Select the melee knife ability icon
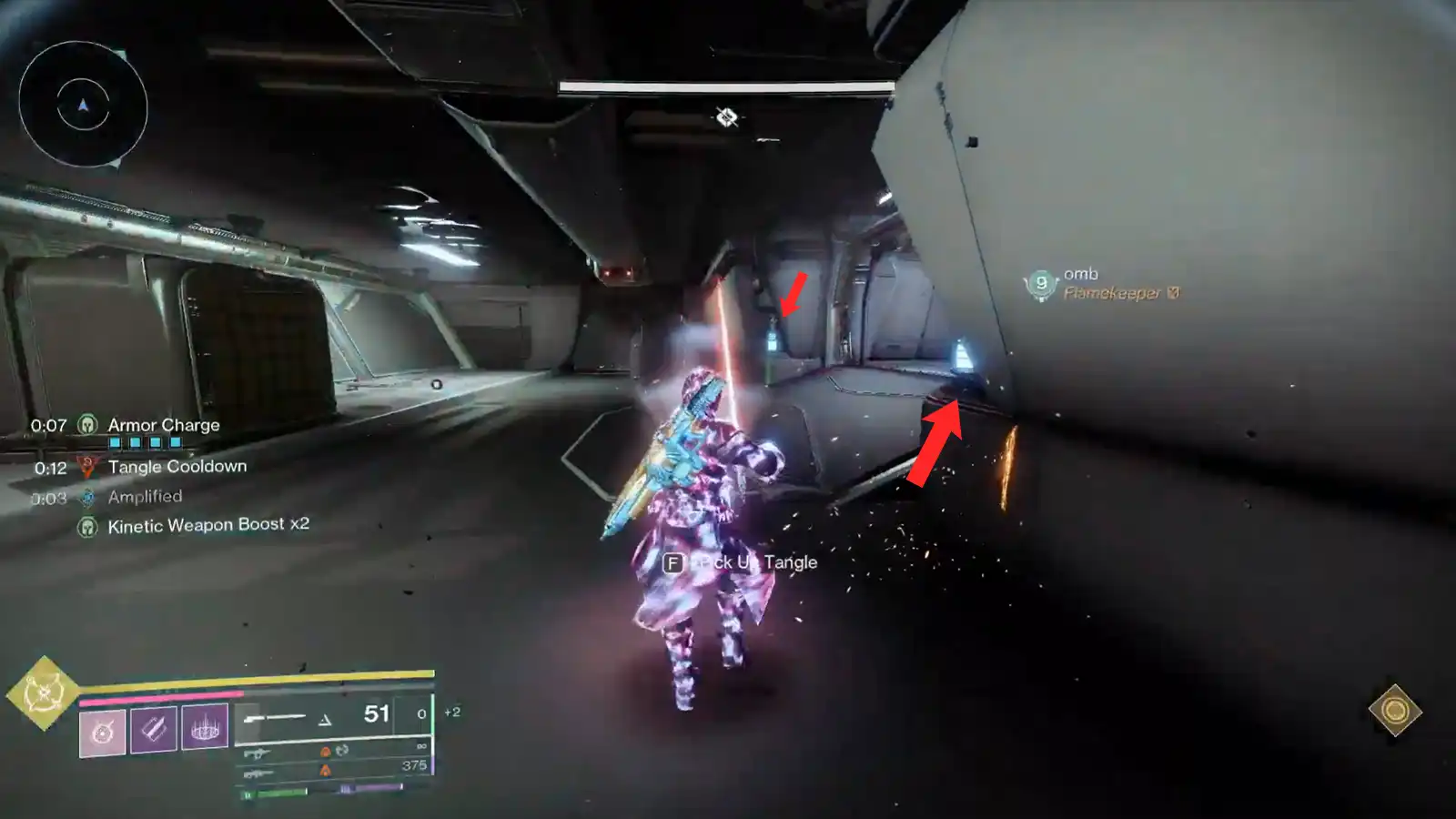Image resolution: width=1456 pixels, height=819 pixels. [x=155, y=728]
